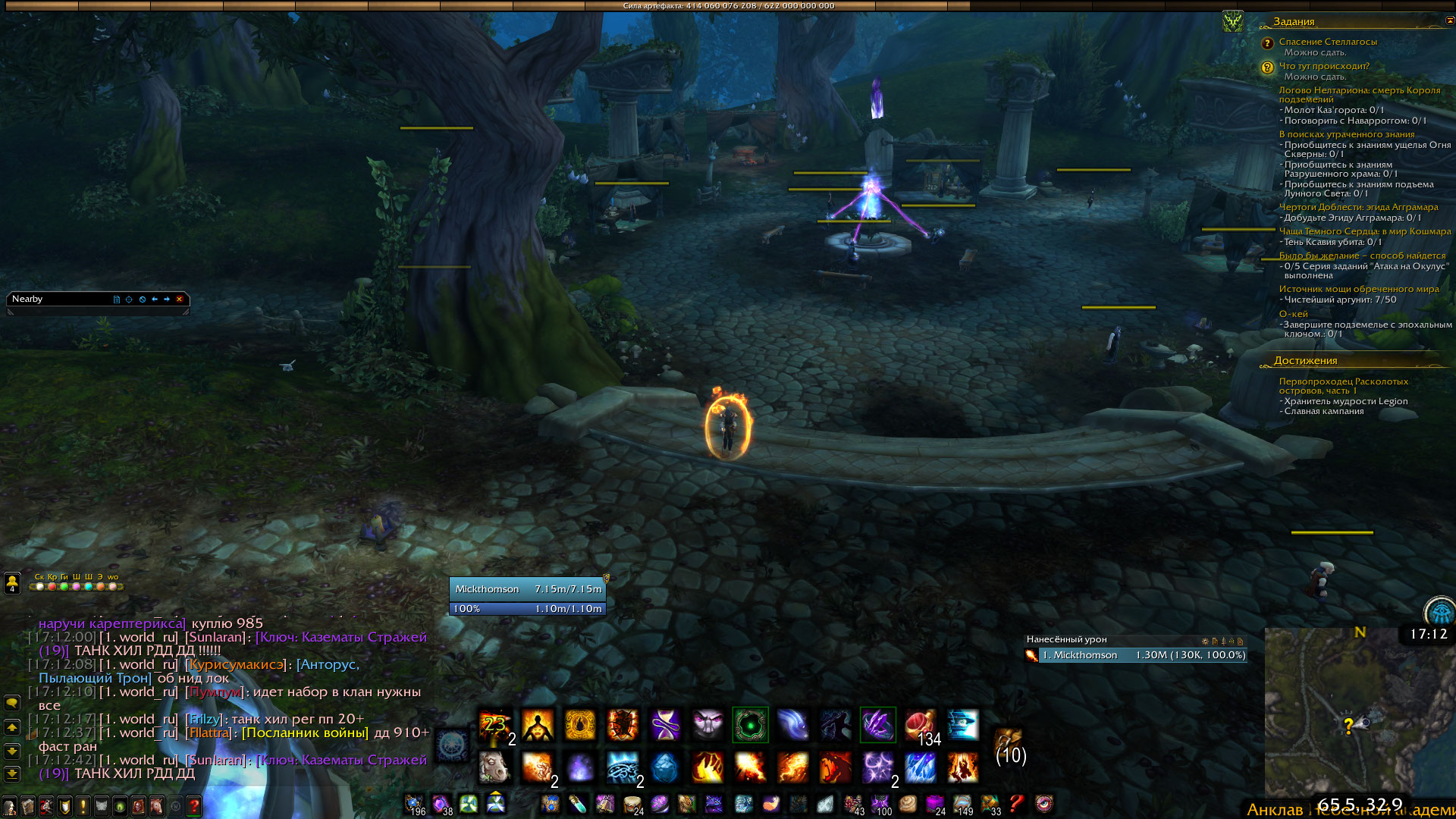Use the green-bordered purple crystal trinket

click(877, 725)
